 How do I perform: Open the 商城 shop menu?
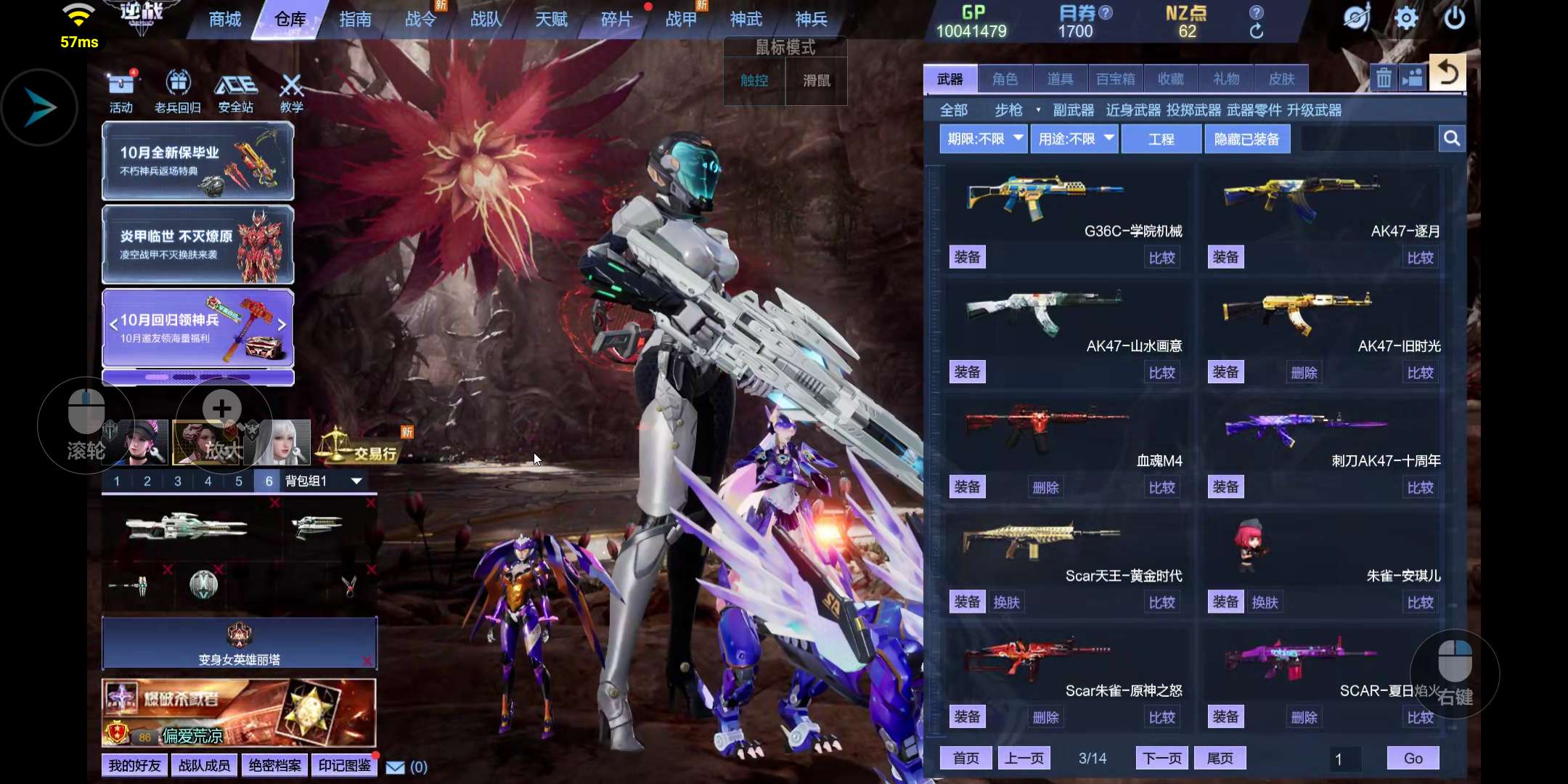pyautogui.click(x=224, y=20)
